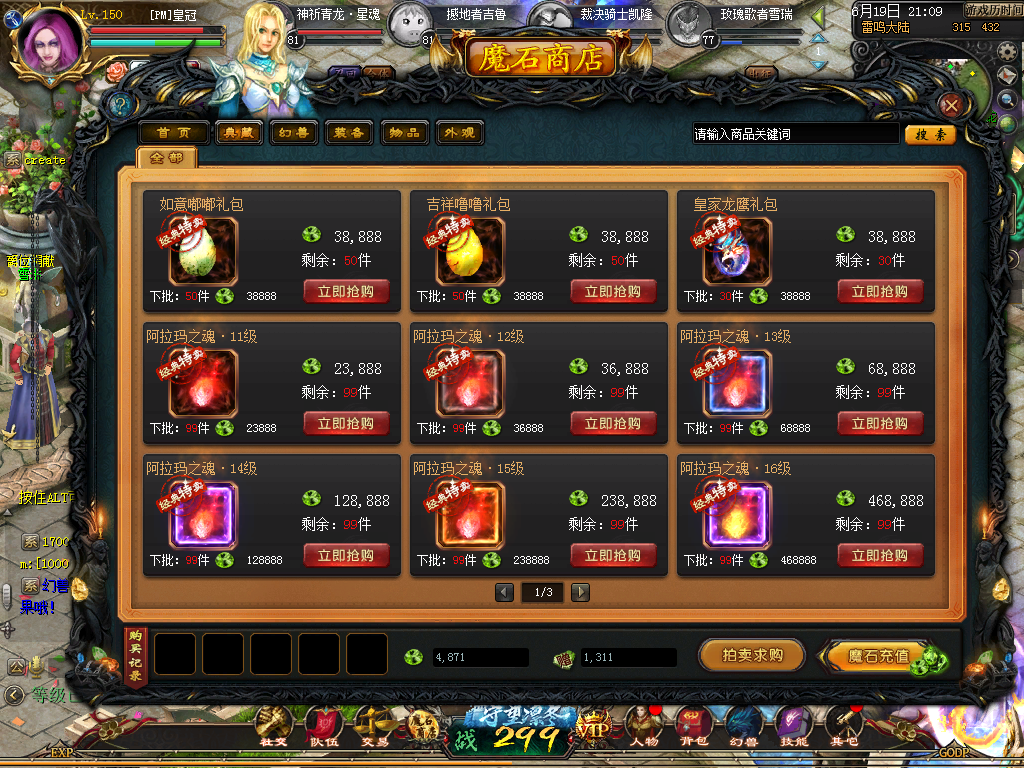Open the 技能 skills panel
The image size is (1024, 768).
794,727
